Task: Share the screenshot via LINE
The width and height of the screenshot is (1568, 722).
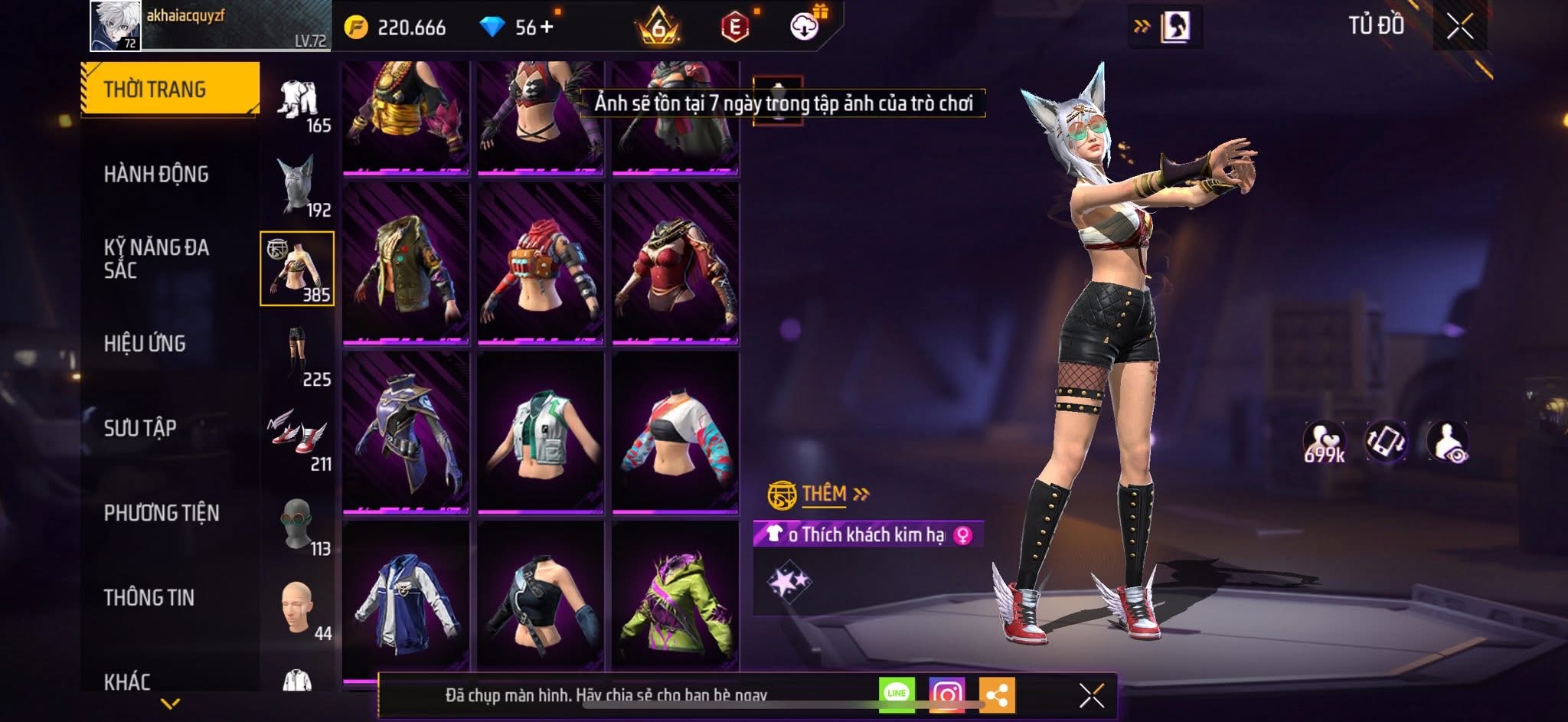Action: [x=897, y=694]
